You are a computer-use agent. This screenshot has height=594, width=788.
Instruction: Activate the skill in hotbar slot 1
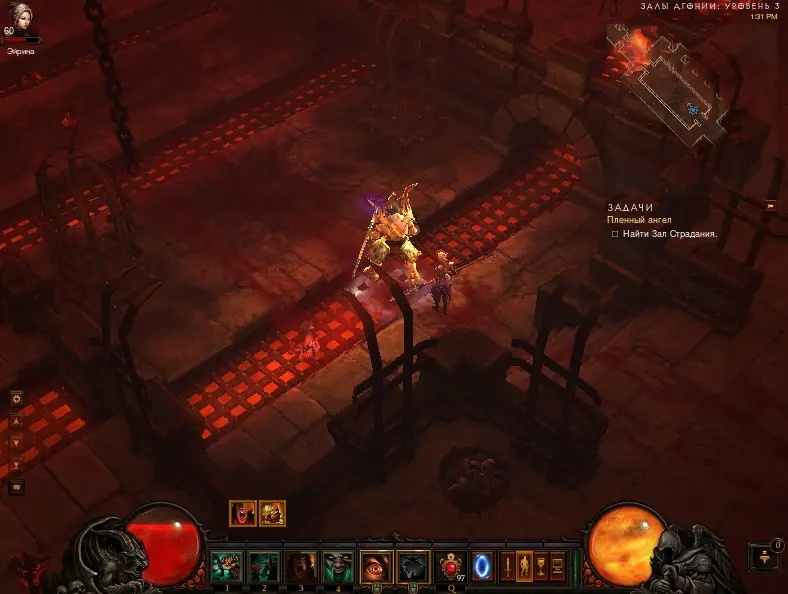(x=227, y=566)
